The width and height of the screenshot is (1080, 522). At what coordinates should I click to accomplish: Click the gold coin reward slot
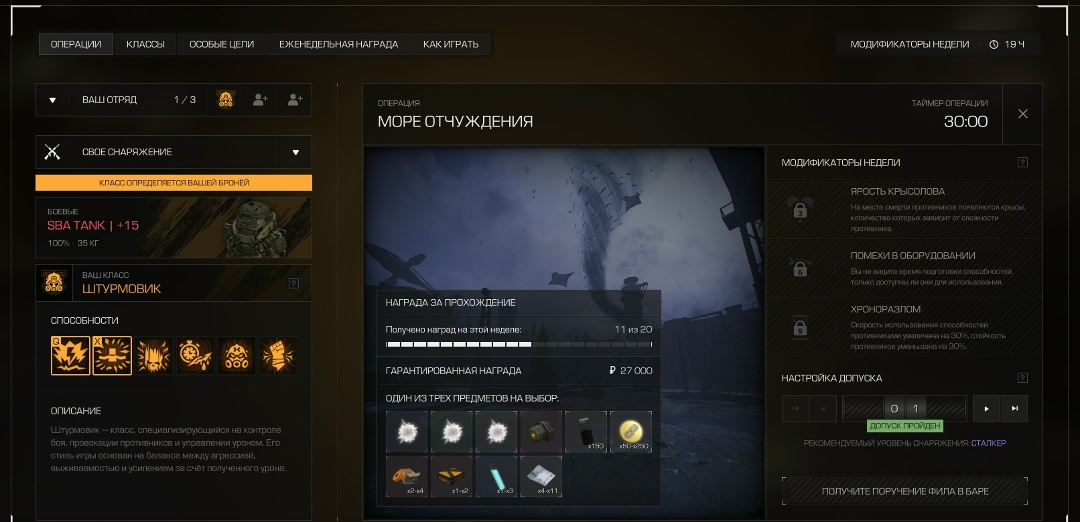(631, 432)
